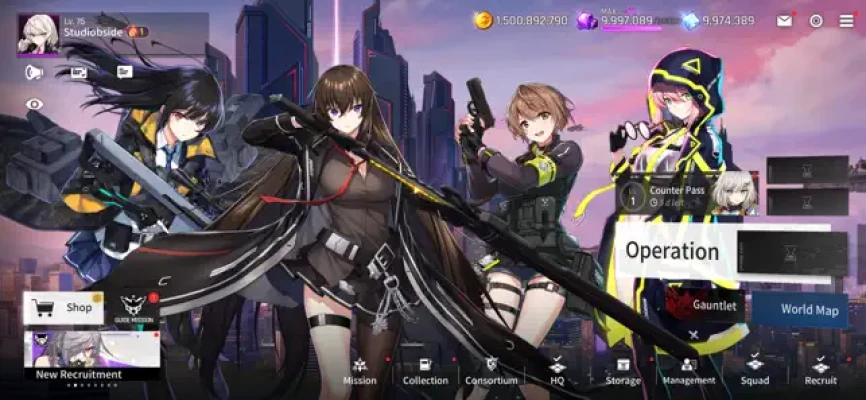The image size is (866, 400).
Task: Open the Mission menu
Action: point(360,371)
